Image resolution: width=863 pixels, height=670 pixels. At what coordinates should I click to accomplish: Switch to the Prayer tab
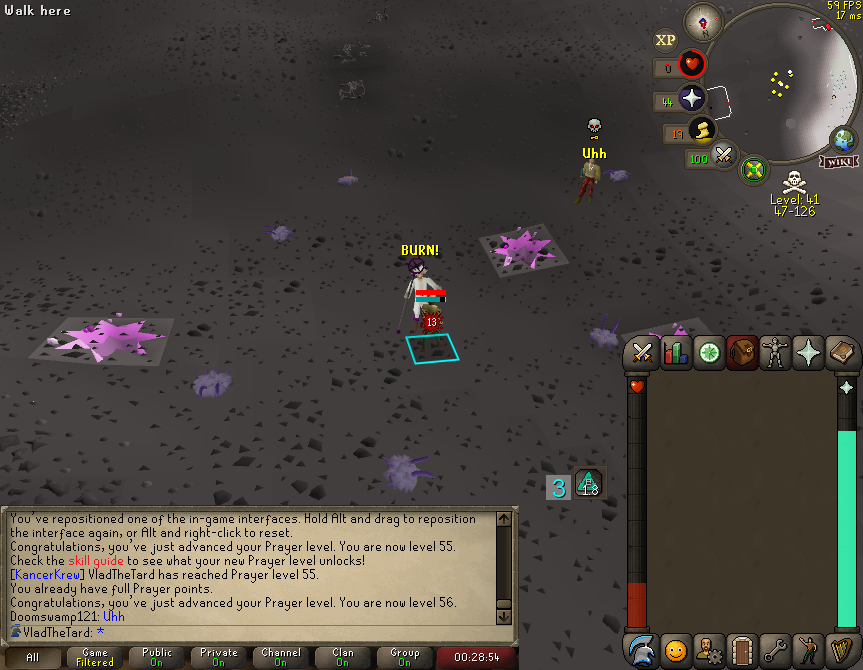coord(808,353)
